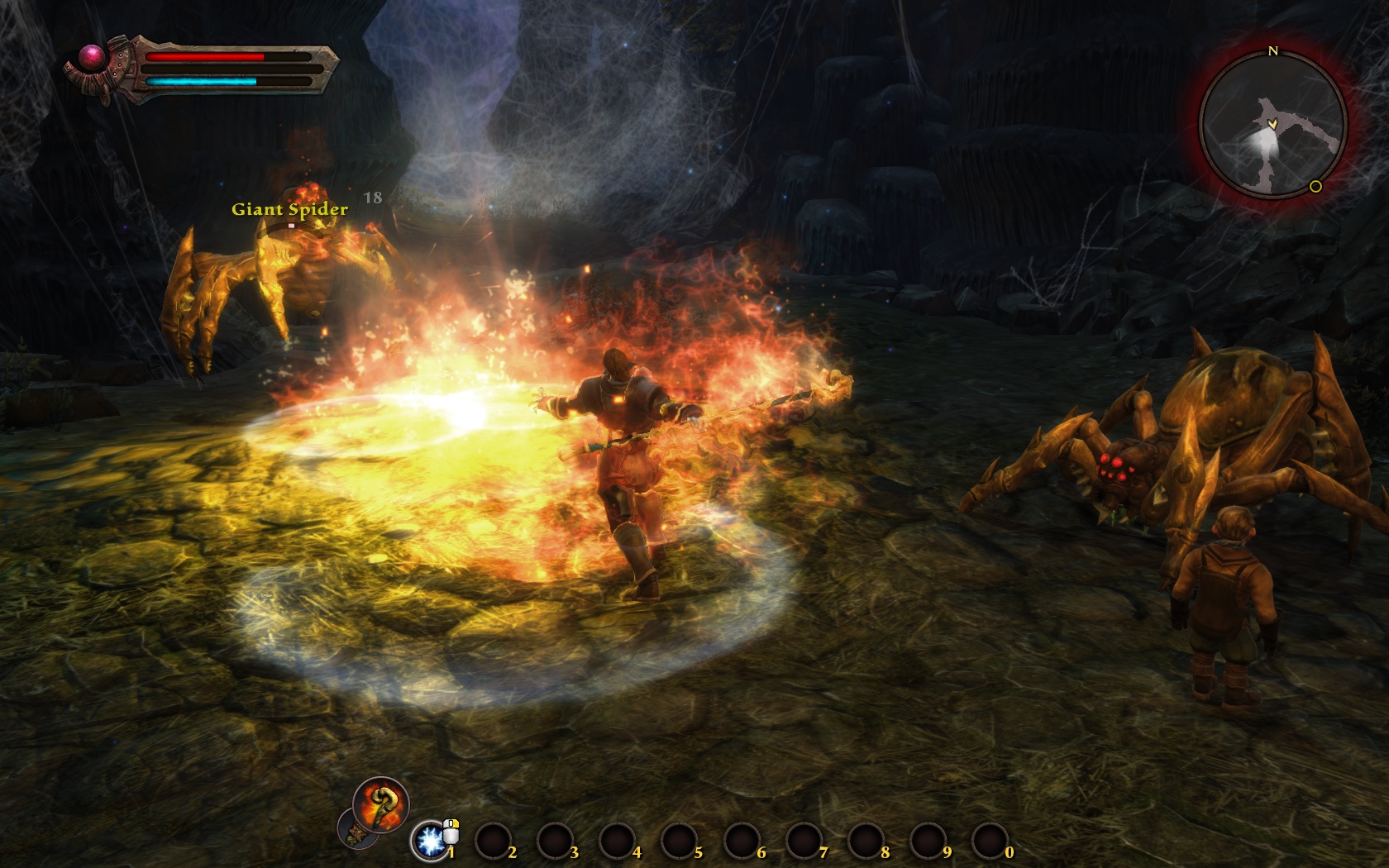The image size is (1389, 868).
Task: Select the empty ability slot numbered 5
Action: pos(678,842)
